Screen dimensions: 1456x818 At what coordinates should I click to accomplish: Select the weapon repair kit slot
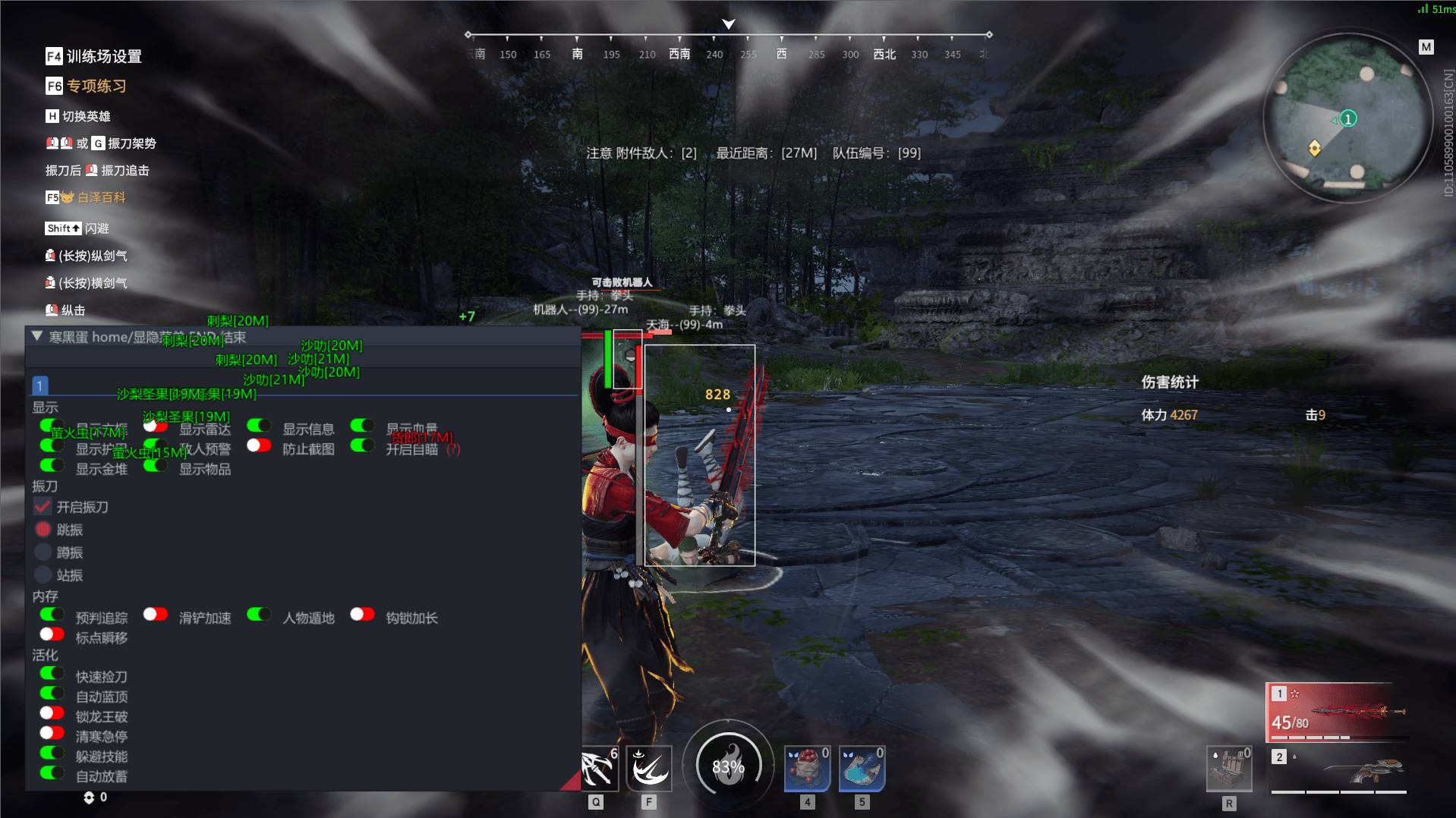click(x=1229, y=769)
